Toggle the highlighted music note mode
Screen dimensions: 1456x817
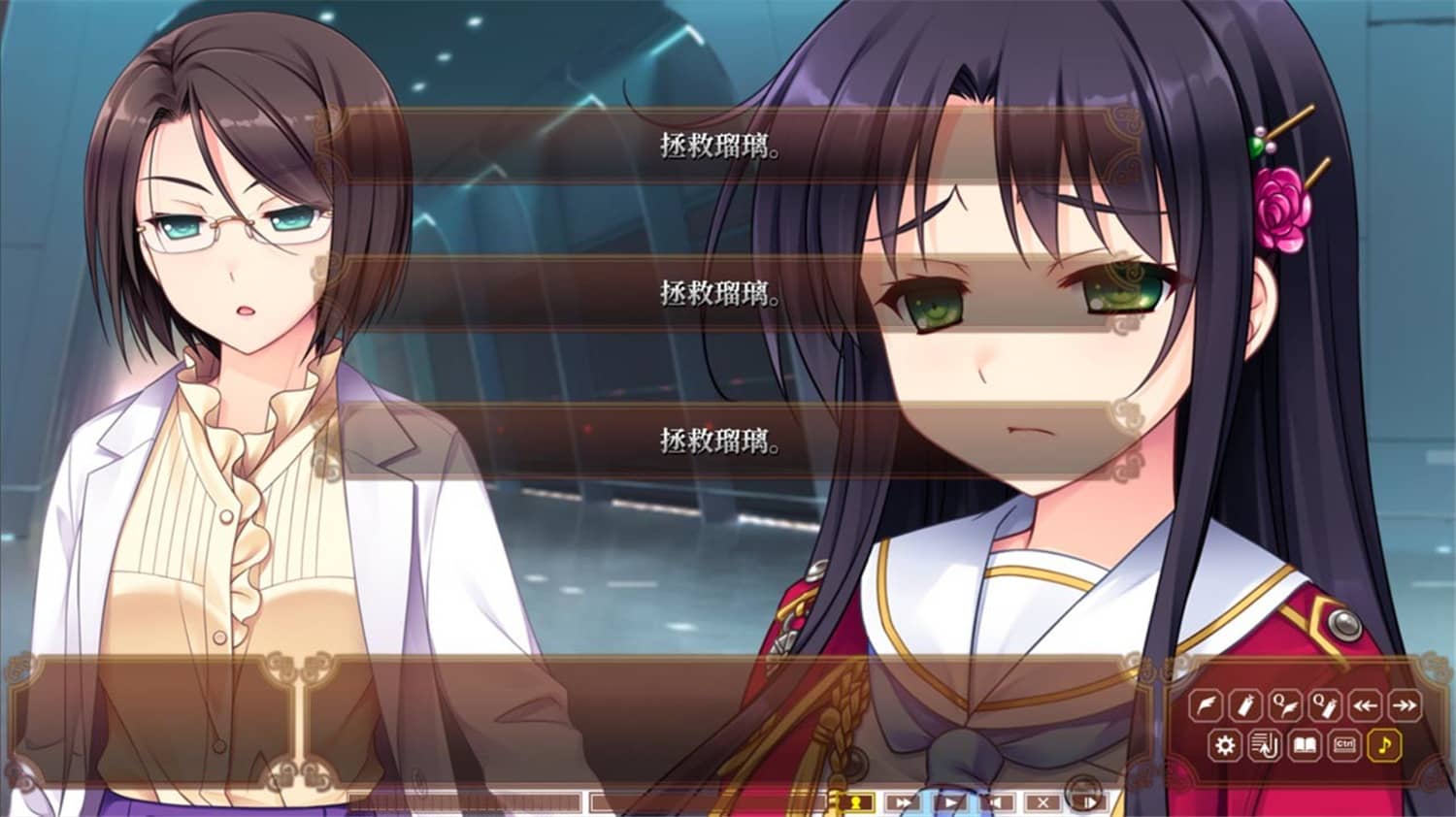[1385, 745]
